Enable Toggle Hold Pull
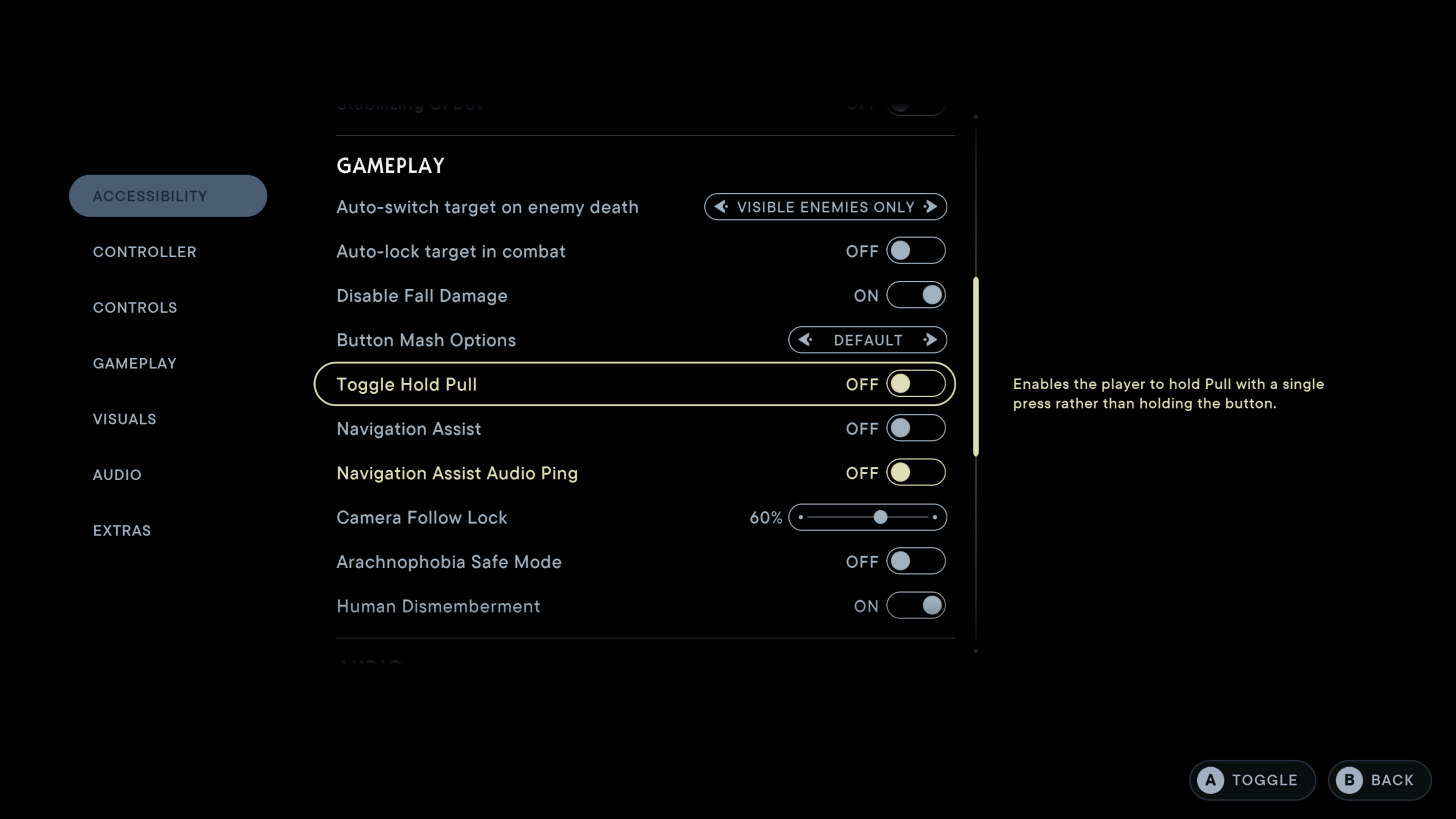 point(916,384)
